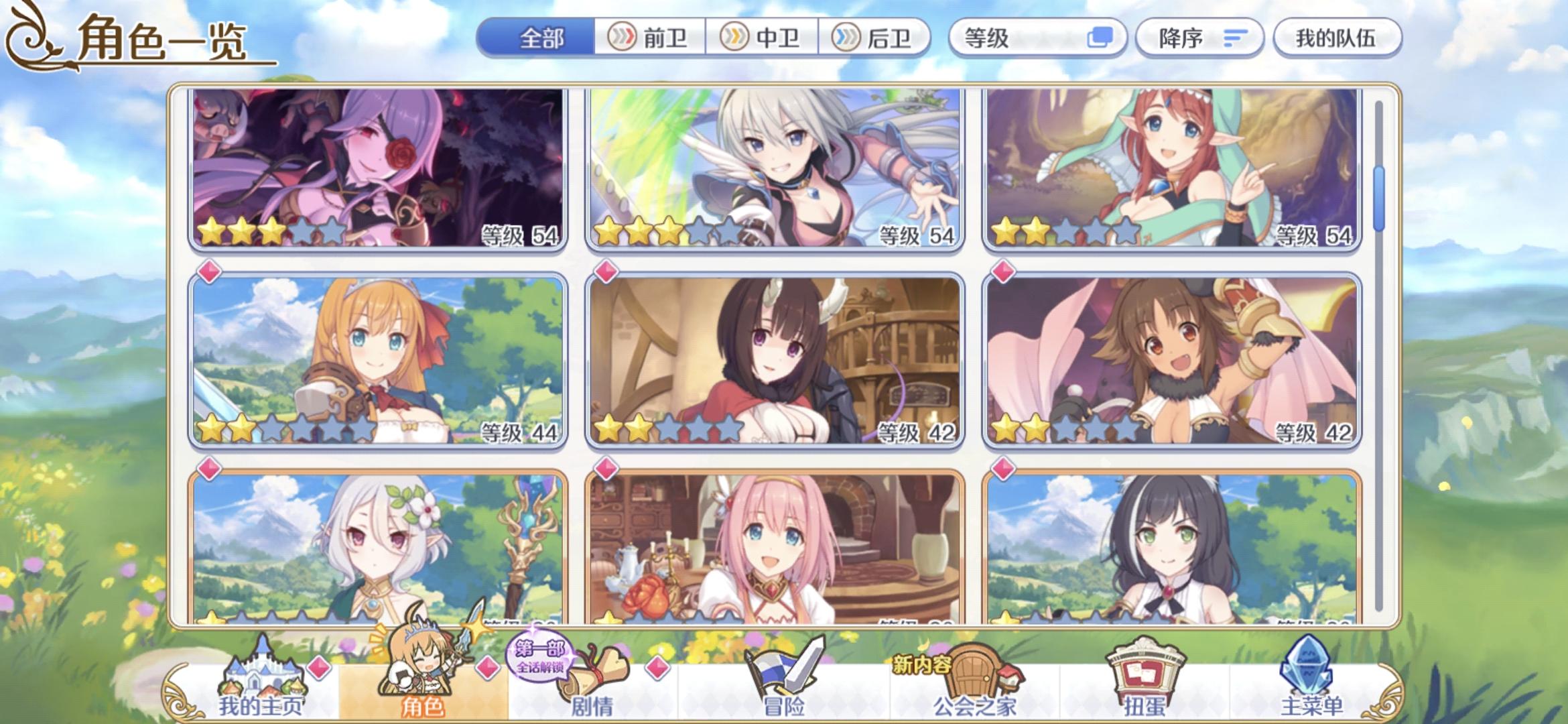Open the 等级 sorting dropdown
Viewport: 1568px width, 724px height.
(x=1005, y=38)
